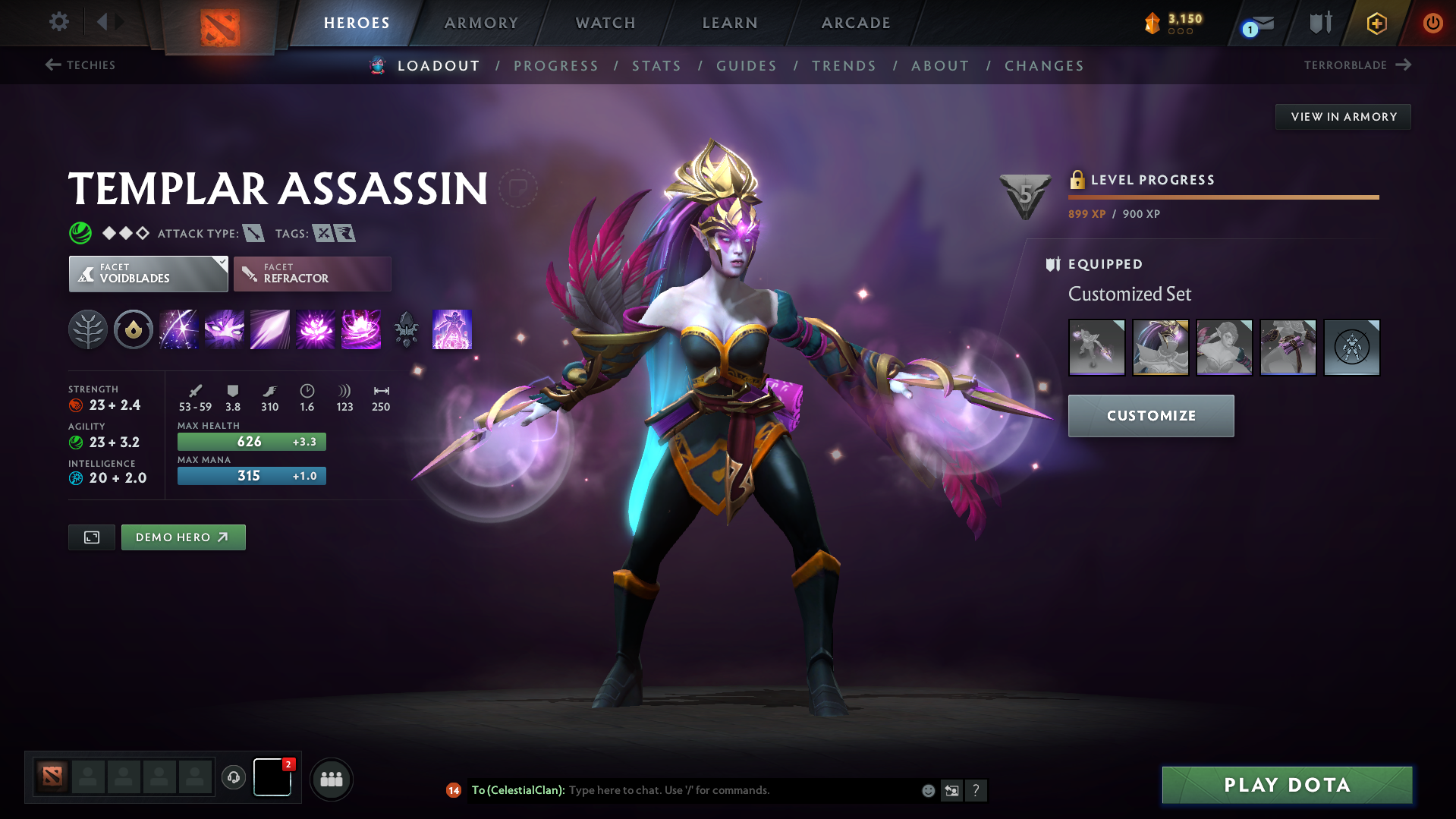
Task: Select the Meld ability icon
Action: 224,329
